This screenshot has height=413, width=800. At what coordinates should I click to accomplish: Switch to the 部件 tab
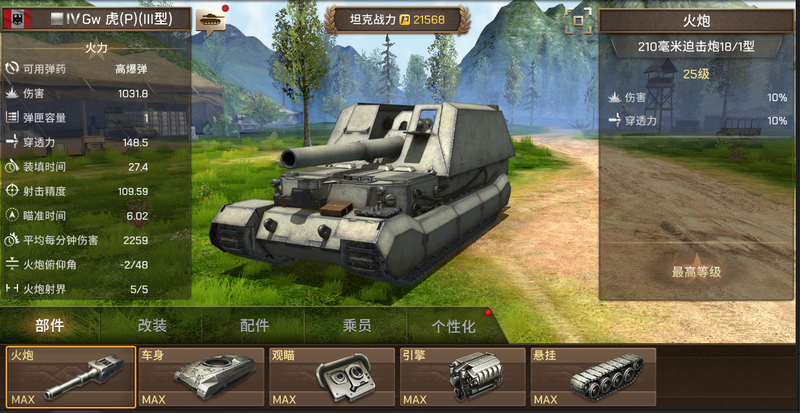[50, 326]
